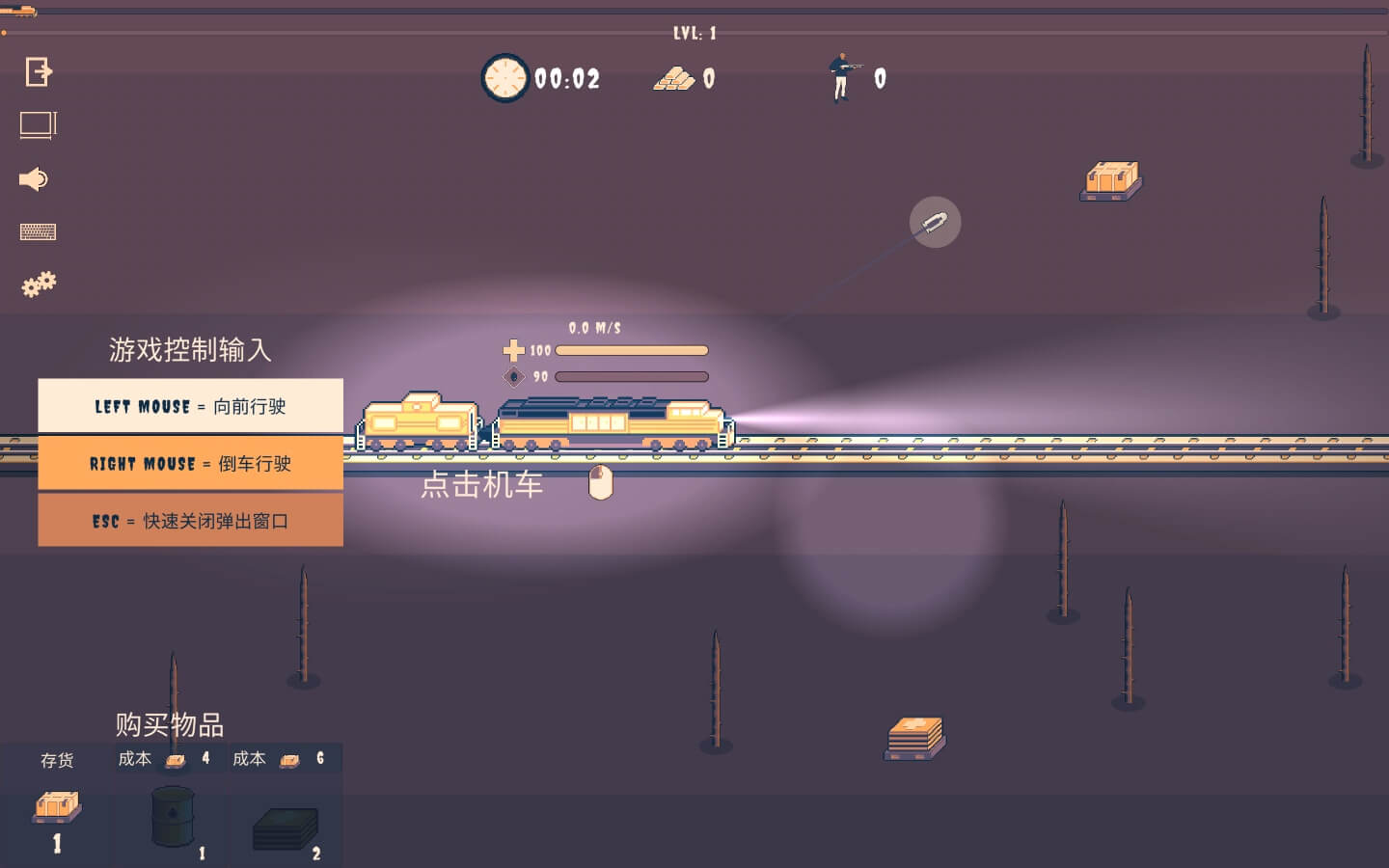This screenshot has width=1389, height=868.
Task: Toggle sound with the speaker icon
Action: click(34, 179)
